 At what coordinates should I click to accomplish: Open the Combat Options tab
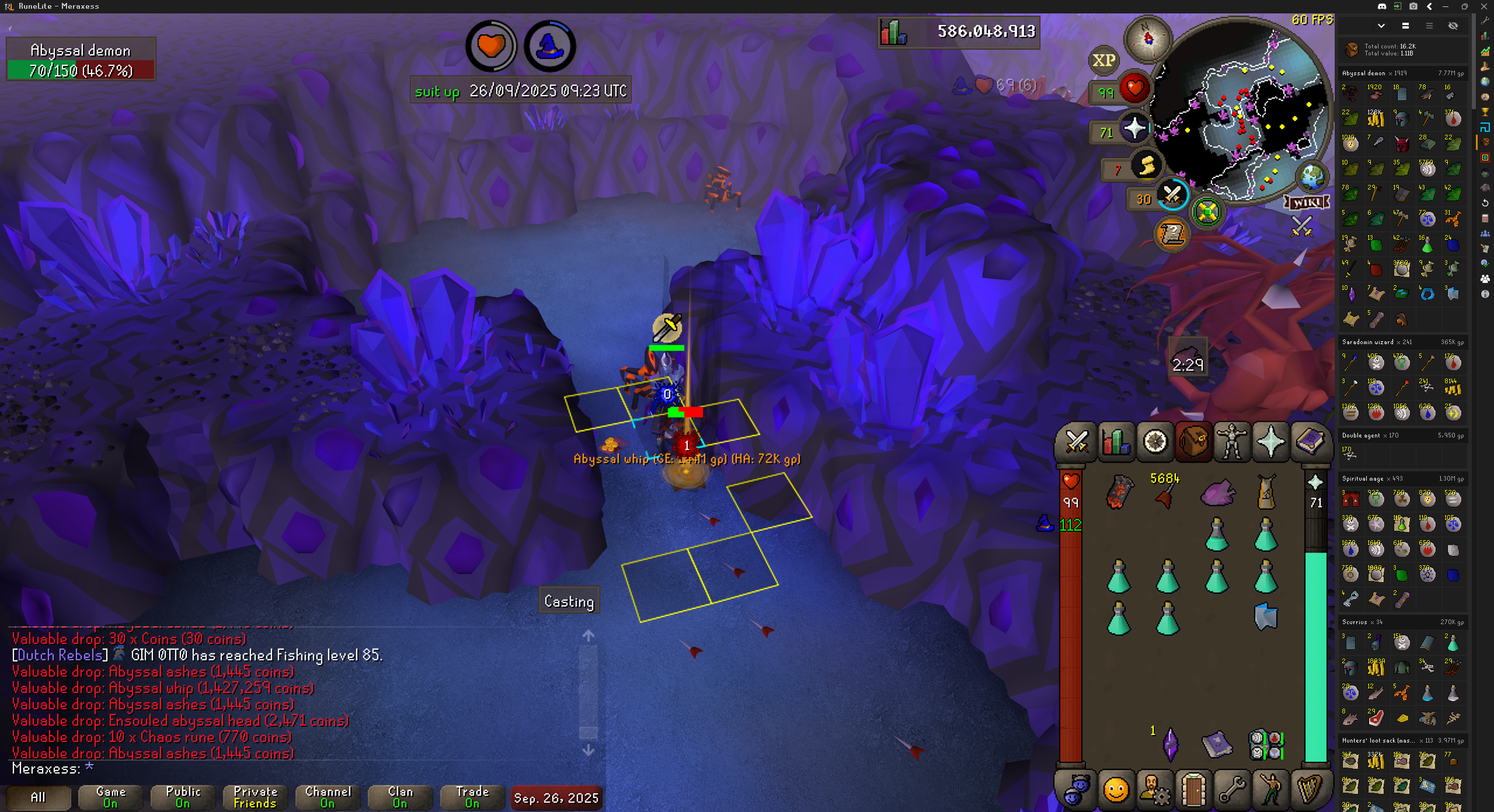click(1077, 442)
